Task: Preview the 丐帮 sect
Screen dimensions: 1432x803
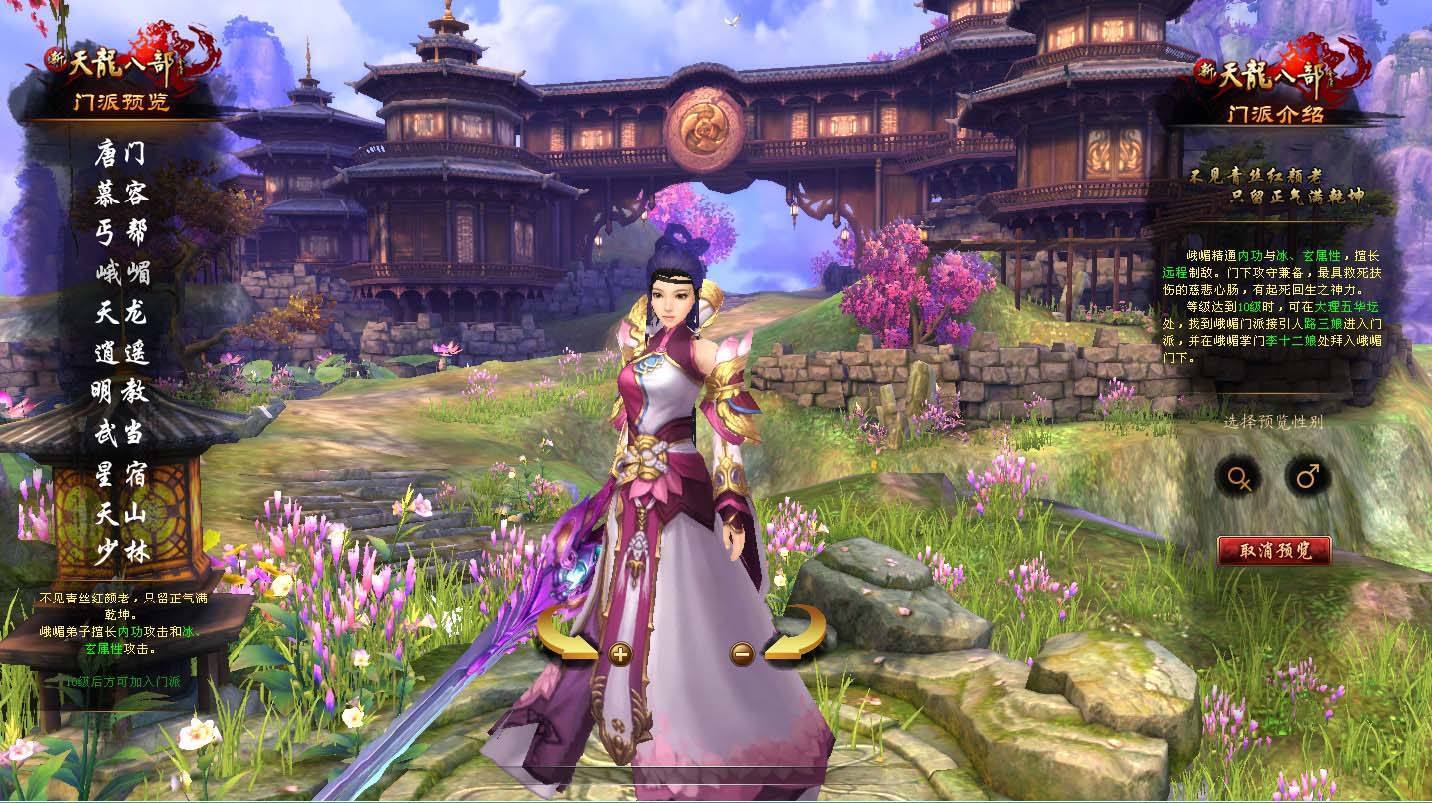Action: (121, 233)
